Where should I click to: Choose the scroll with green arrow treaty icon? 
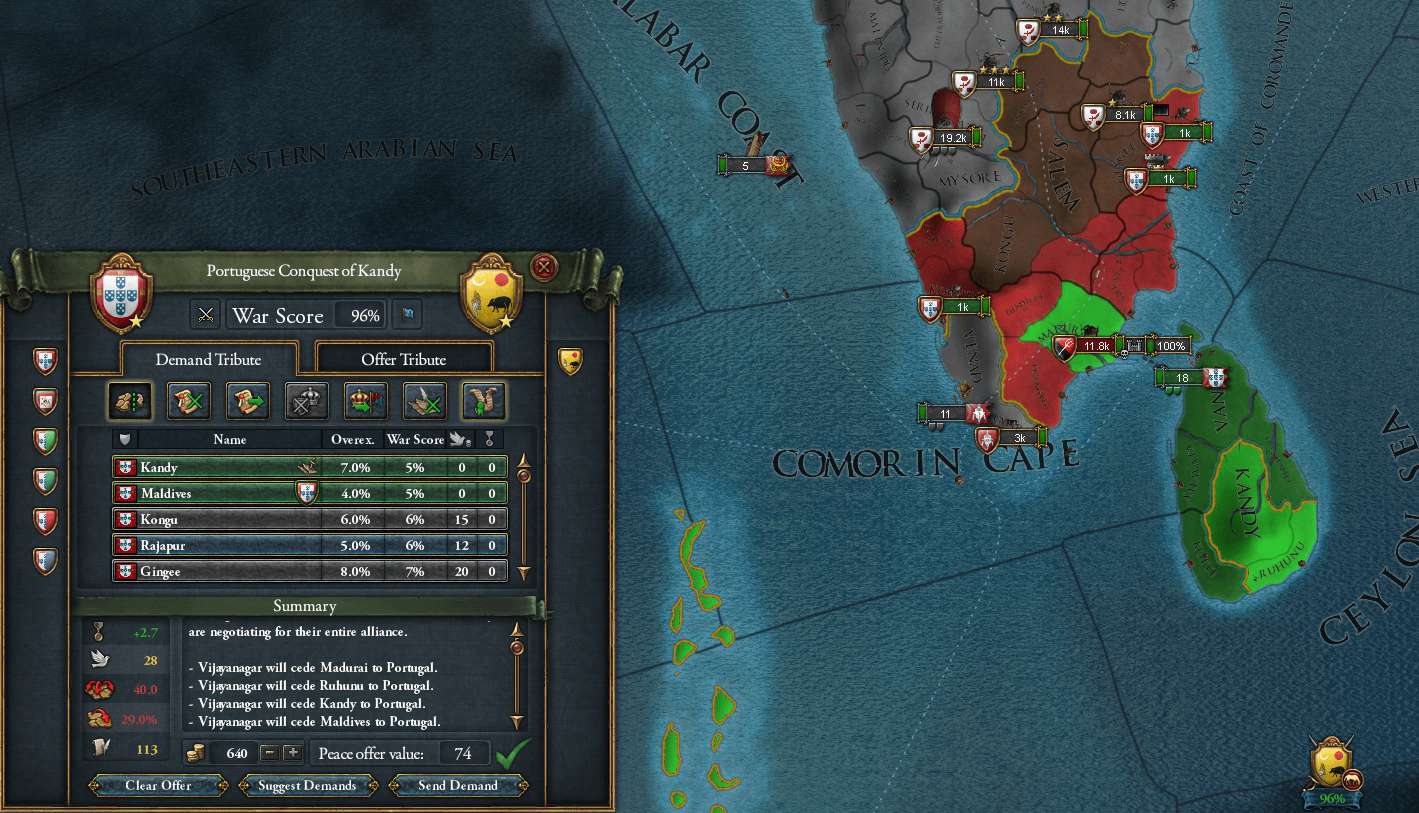pyautogui.click(x=247, y=401)
